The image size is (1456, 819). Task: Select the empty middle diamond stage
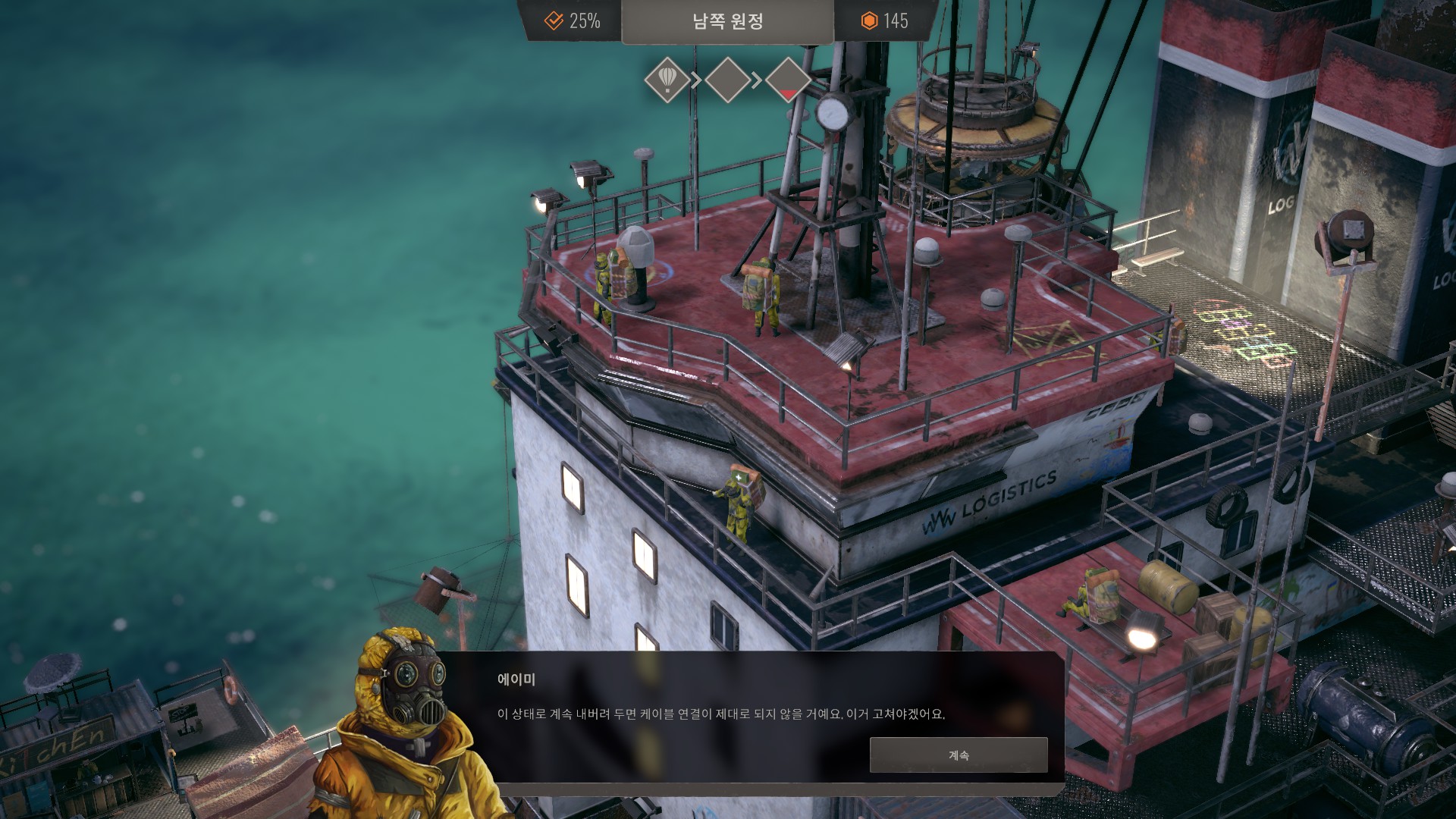point(727,80)
